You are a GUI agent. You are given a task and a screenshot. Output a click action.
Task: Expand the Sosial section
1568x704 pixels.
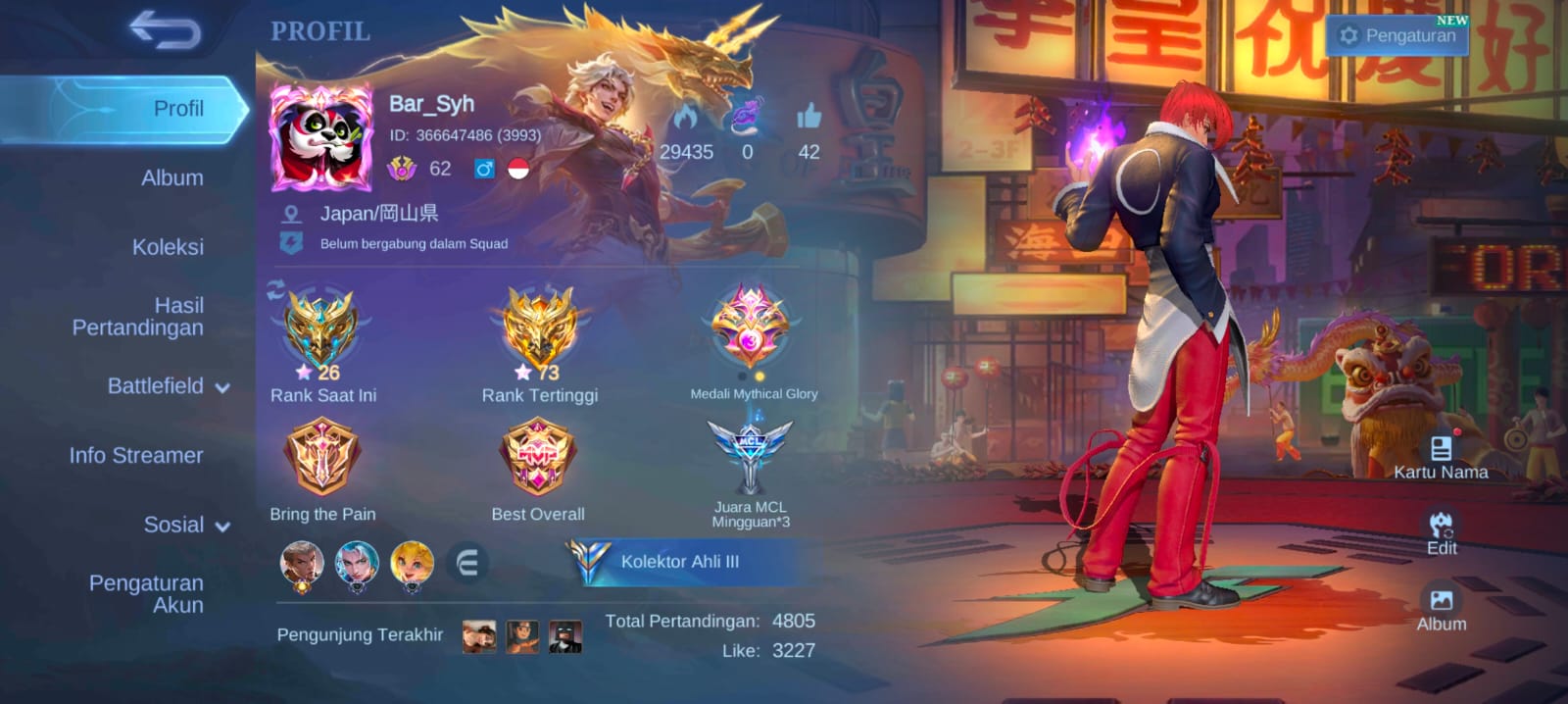point(186,526)
